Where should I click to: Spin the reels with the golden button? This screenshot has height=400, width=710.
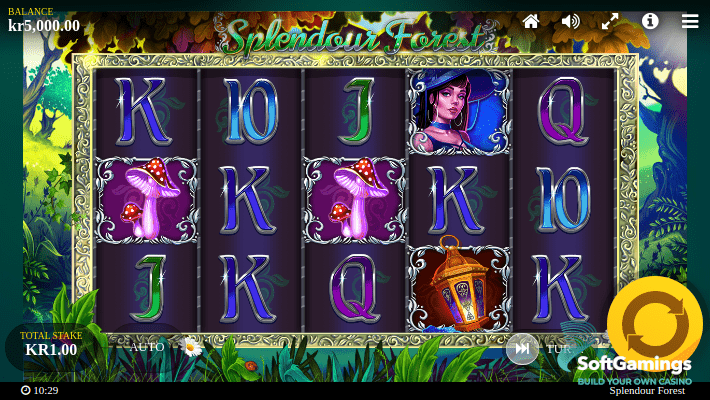654,323
